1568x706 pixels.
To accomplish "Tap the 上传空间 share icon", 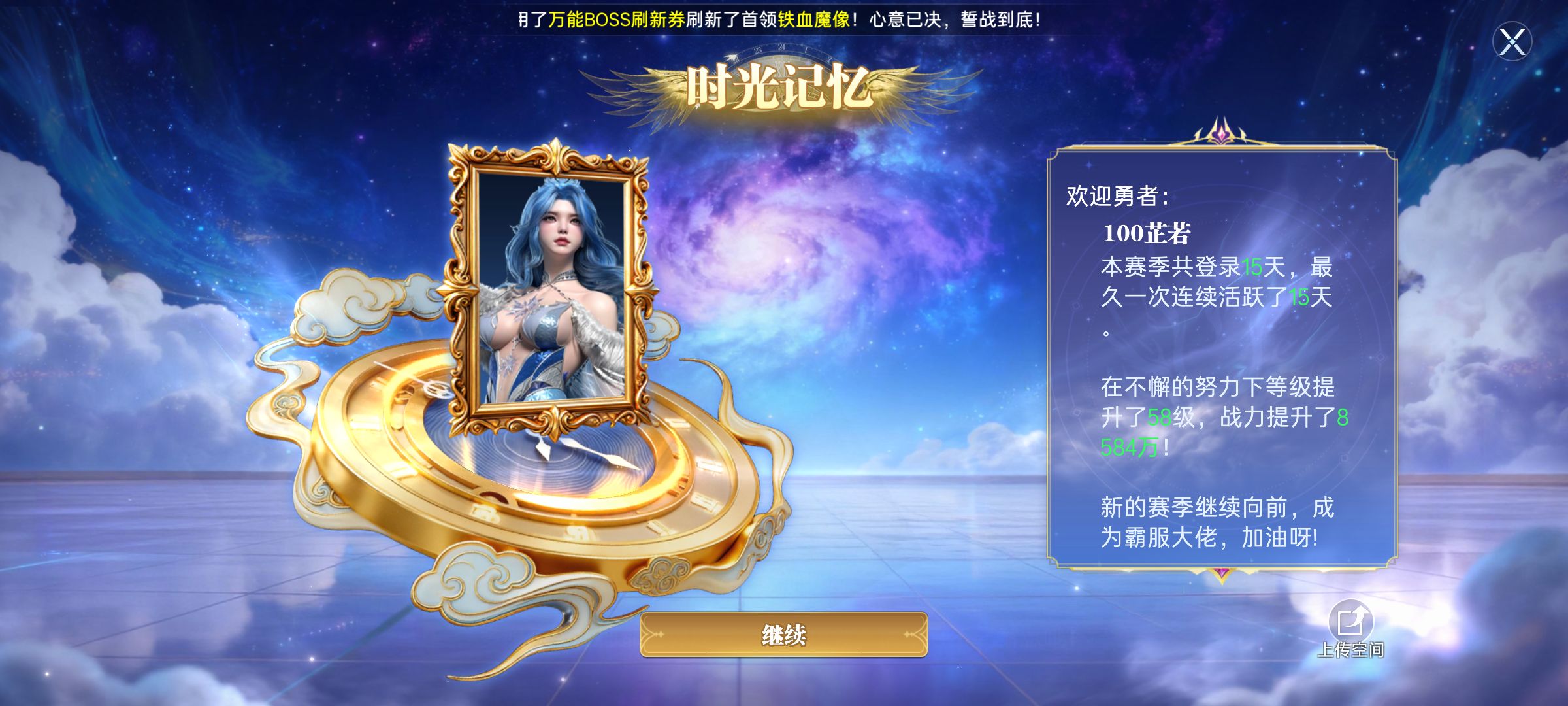I will click(1350, 622).
